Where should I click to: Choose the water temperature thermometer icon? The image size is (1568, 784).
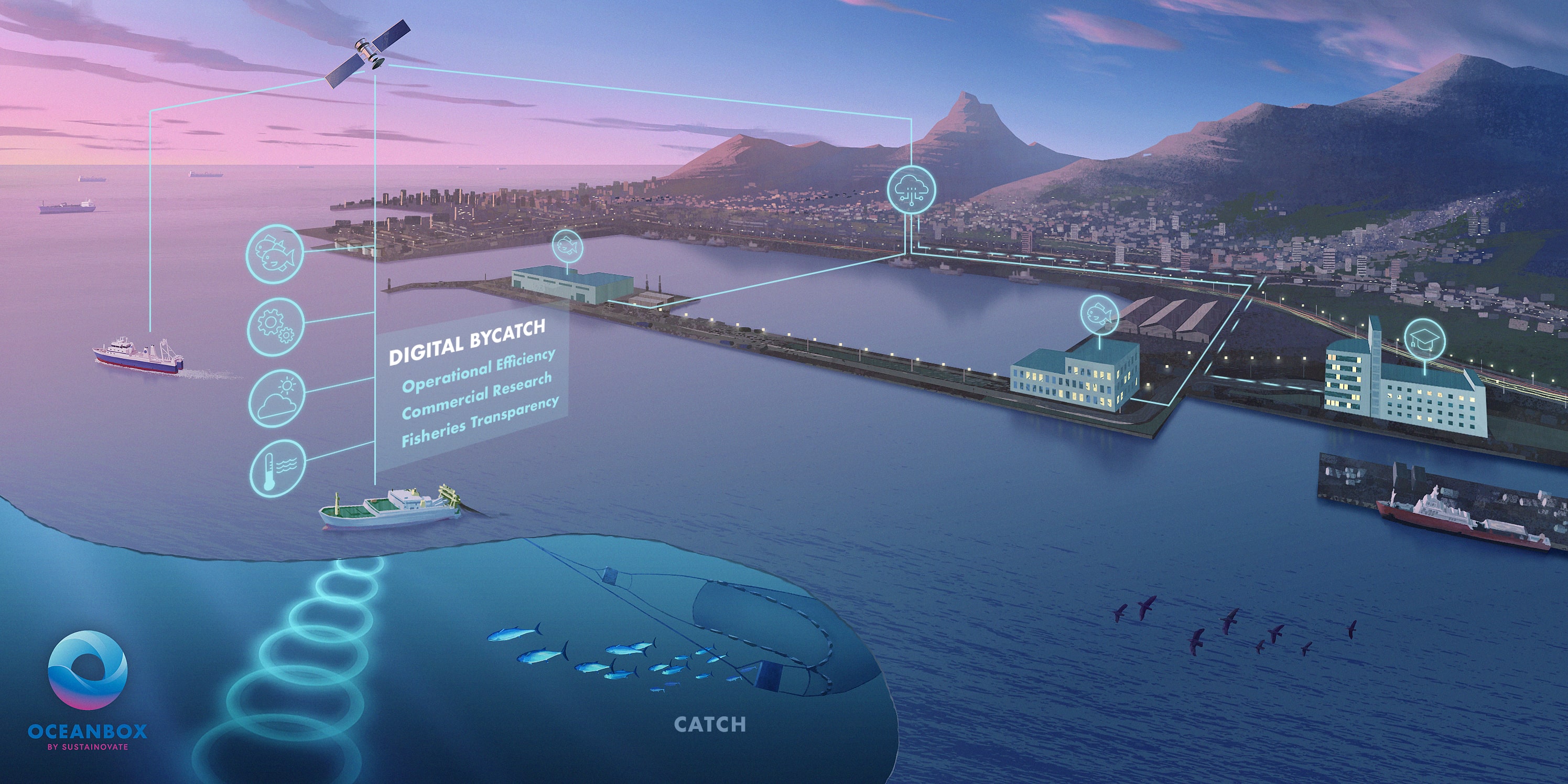click(x=277, y=468)
